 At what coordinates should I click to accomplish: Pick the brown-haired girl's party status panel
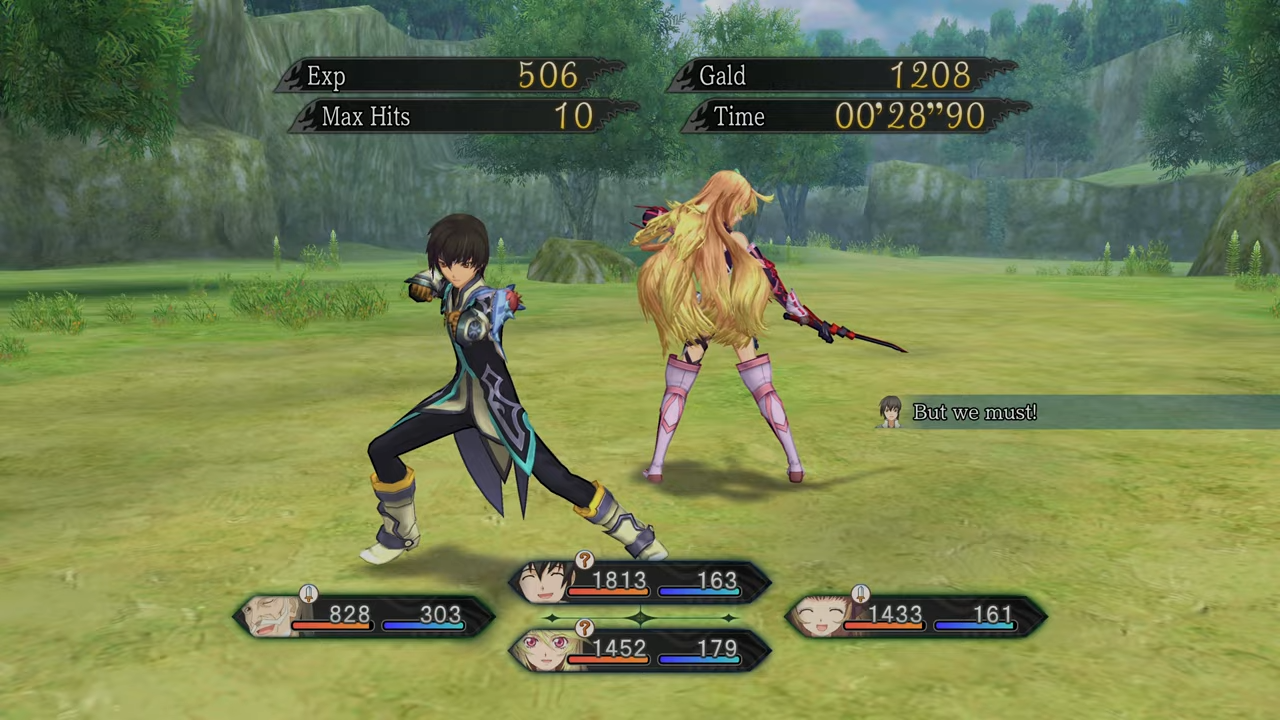coord(916,616)
